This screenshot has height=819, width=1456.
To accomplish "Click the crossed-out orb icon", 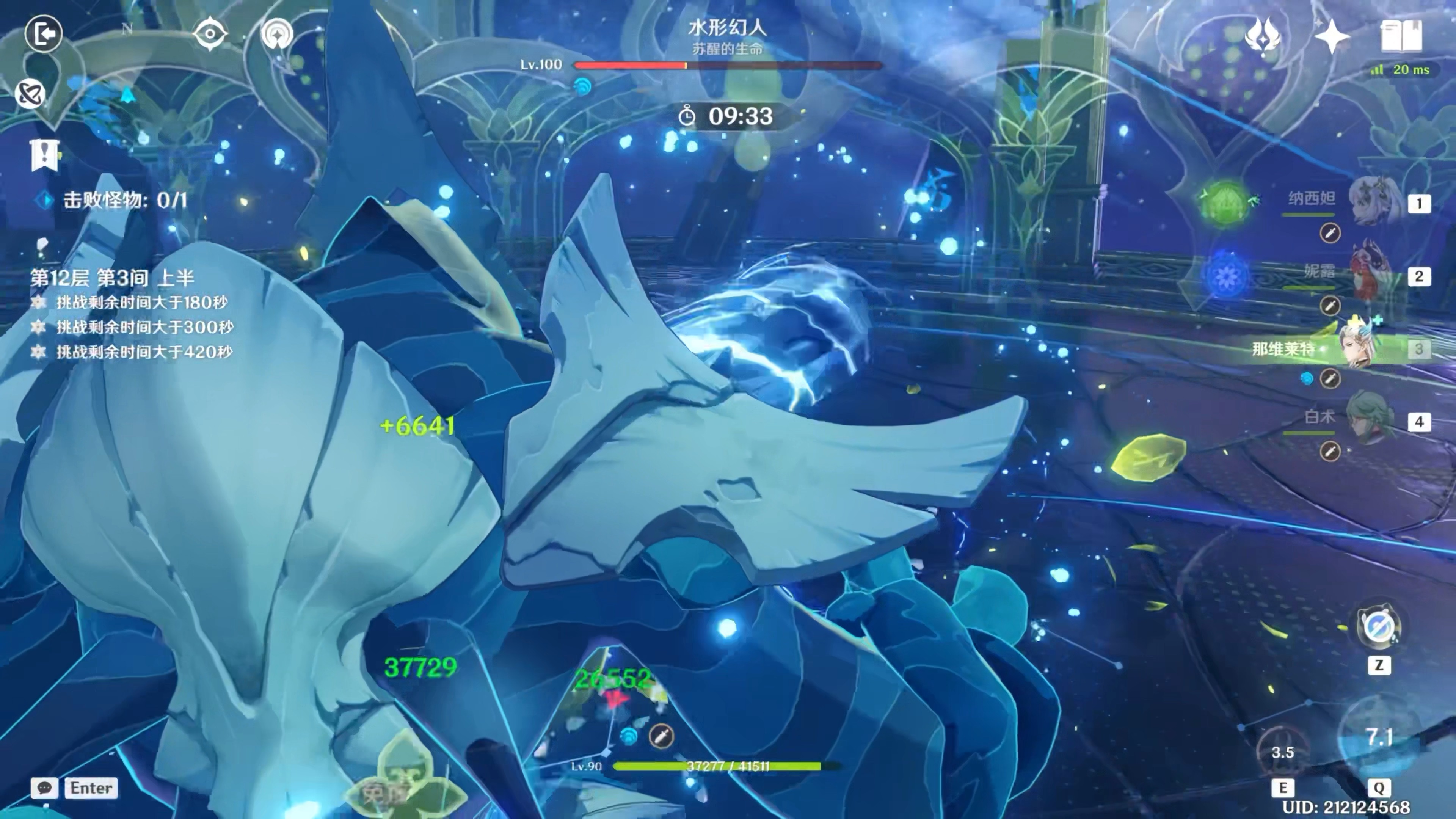I will 30,94.
